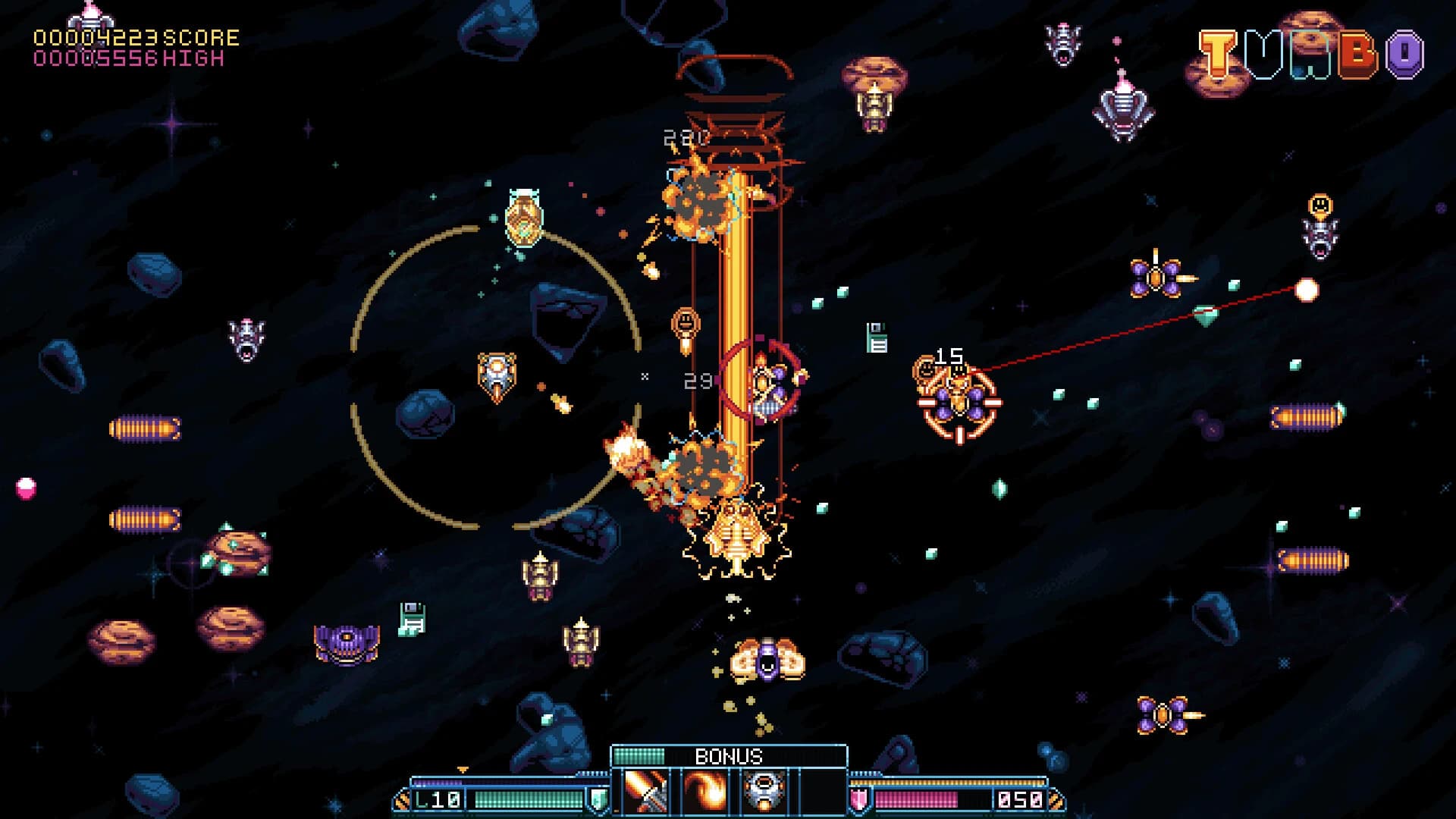Image resolution: width=1456 pixels, height=819 pixels.
Task: Select the rocket weapon icon in the HUD
Action: [644, 793]
